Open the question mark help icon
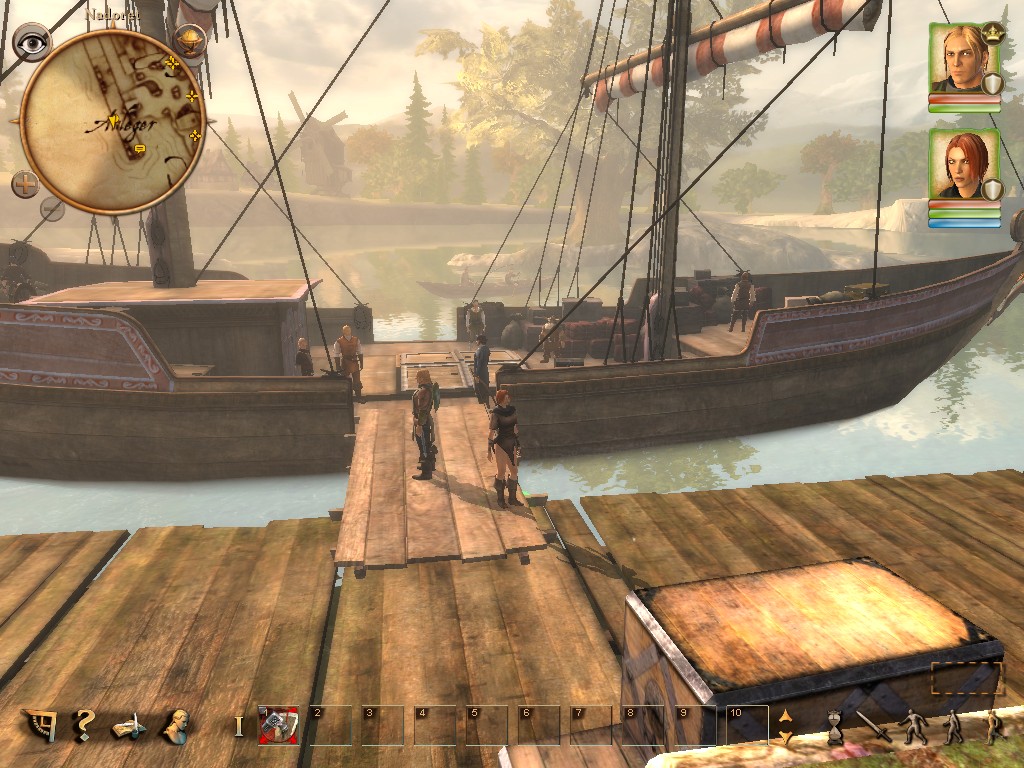 pos(85,724)
